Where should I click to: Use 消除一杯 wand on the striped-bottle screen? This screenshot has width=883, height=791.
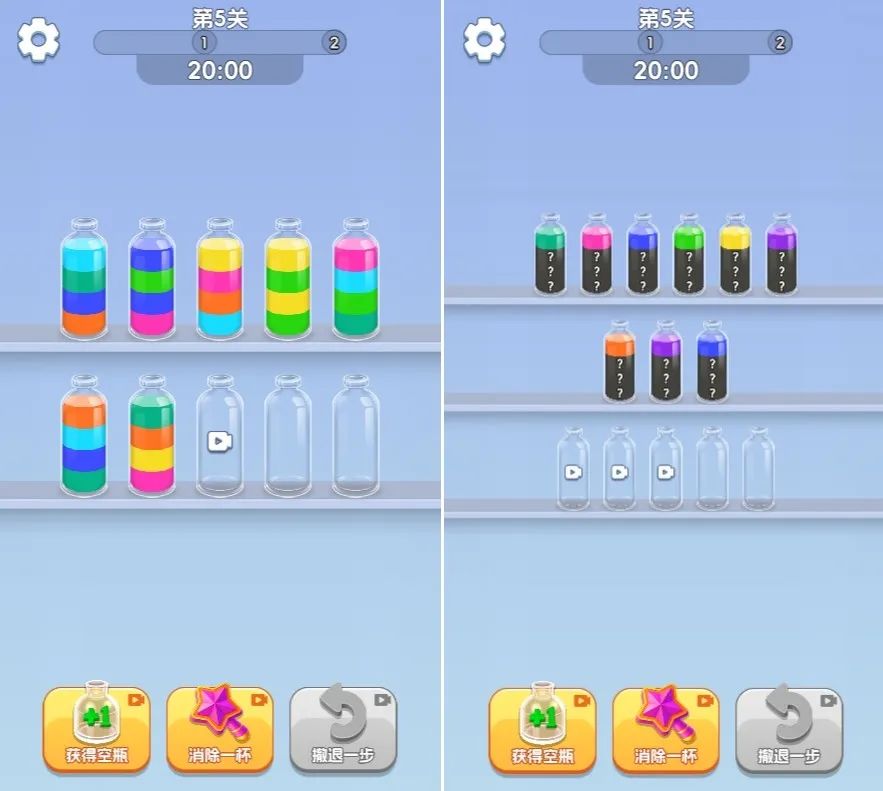click(219, 729)
